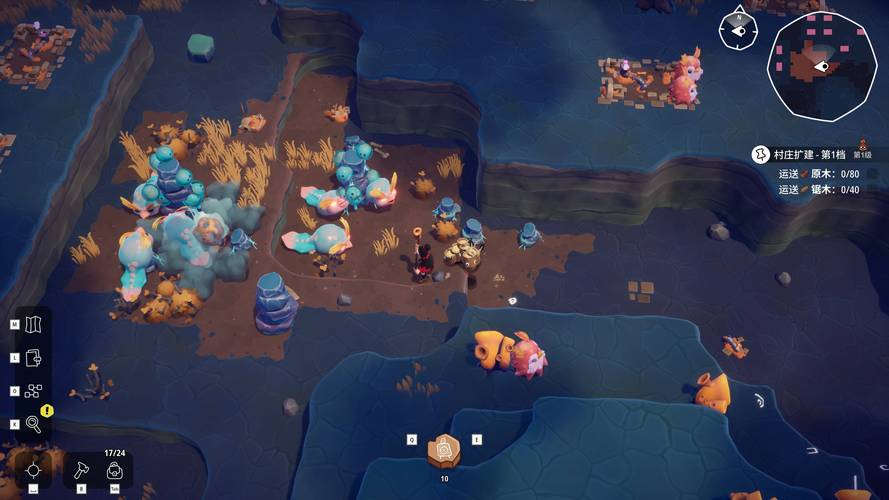The image size is (889, 500).
Task: Open the connected-nodes tech tree icon
Action: (34, 391)
